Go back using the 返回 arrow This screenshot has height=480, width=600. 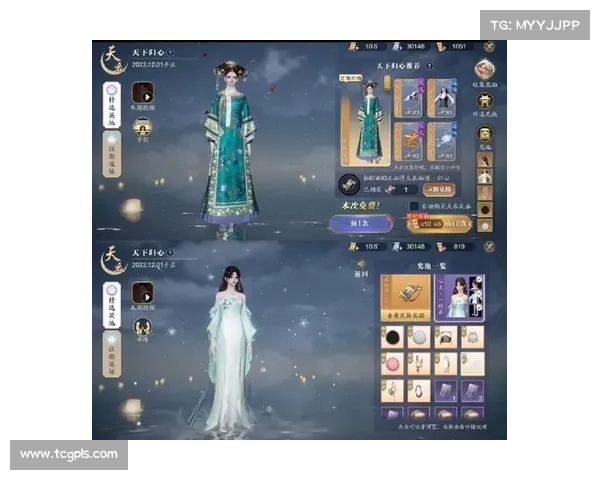pos(362,266)
